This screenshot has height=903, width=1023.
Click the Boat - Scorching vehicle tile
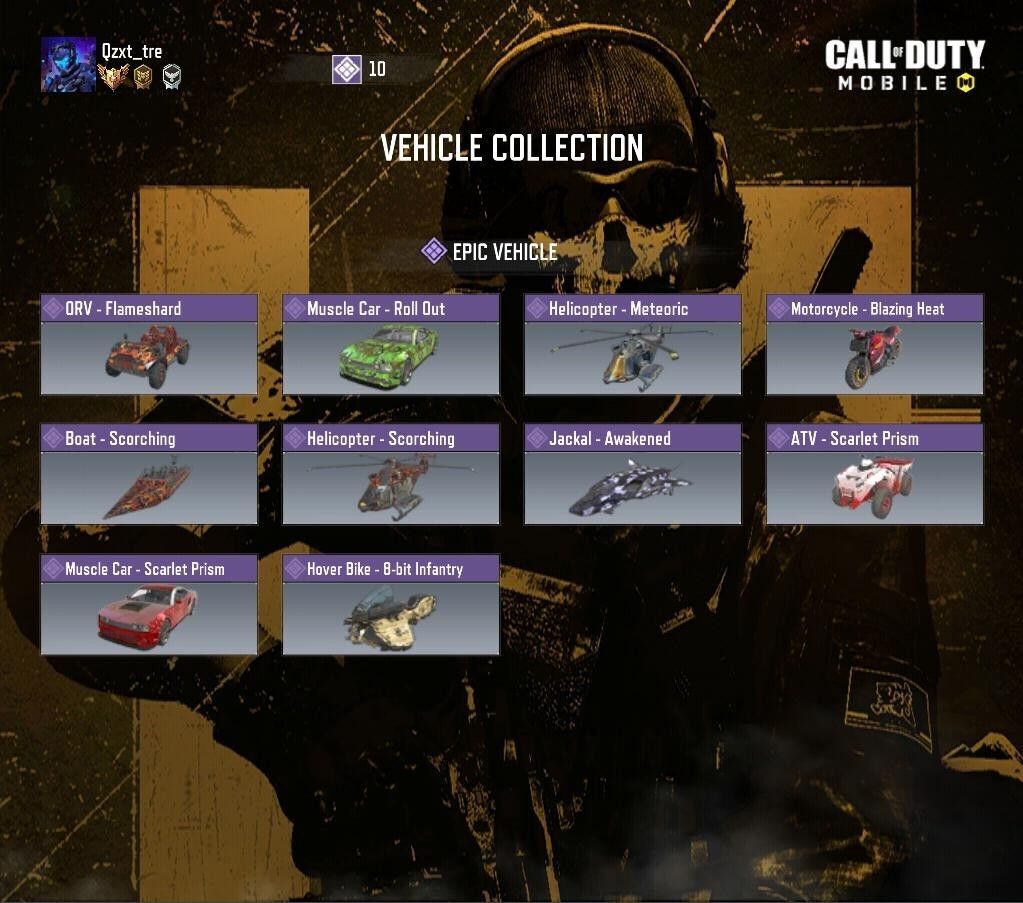coord(149,474)
